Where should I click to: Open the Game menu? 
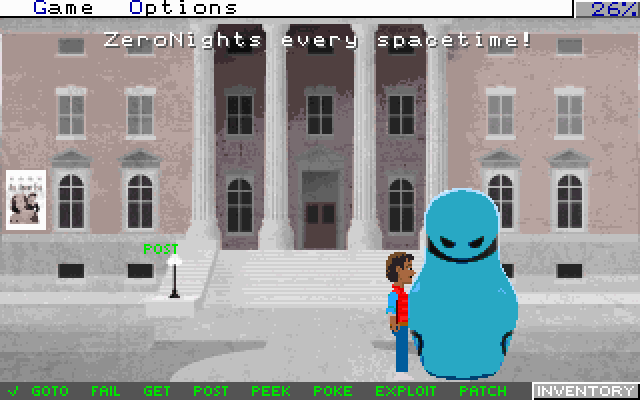click(x=64, y=8)
